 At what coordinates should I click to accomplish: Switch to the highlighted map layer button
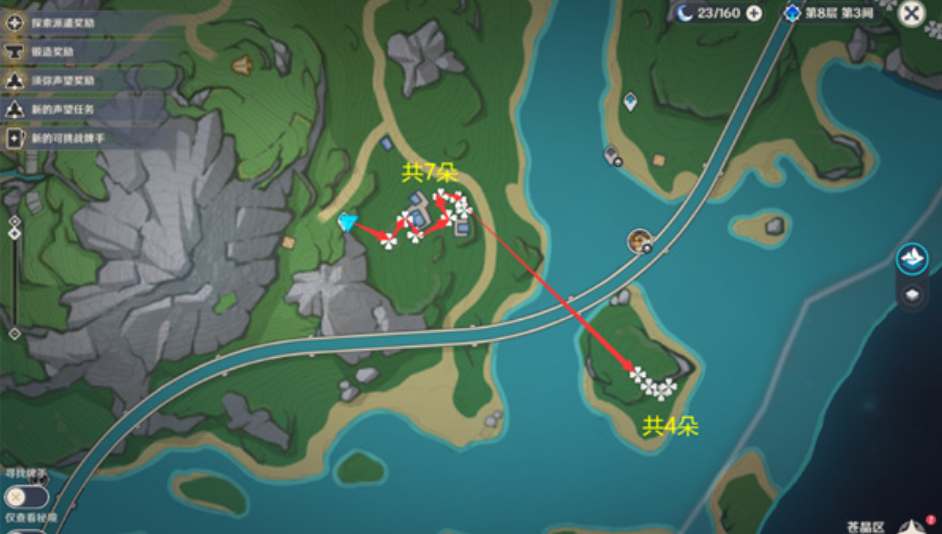click(x=911, y=259)
